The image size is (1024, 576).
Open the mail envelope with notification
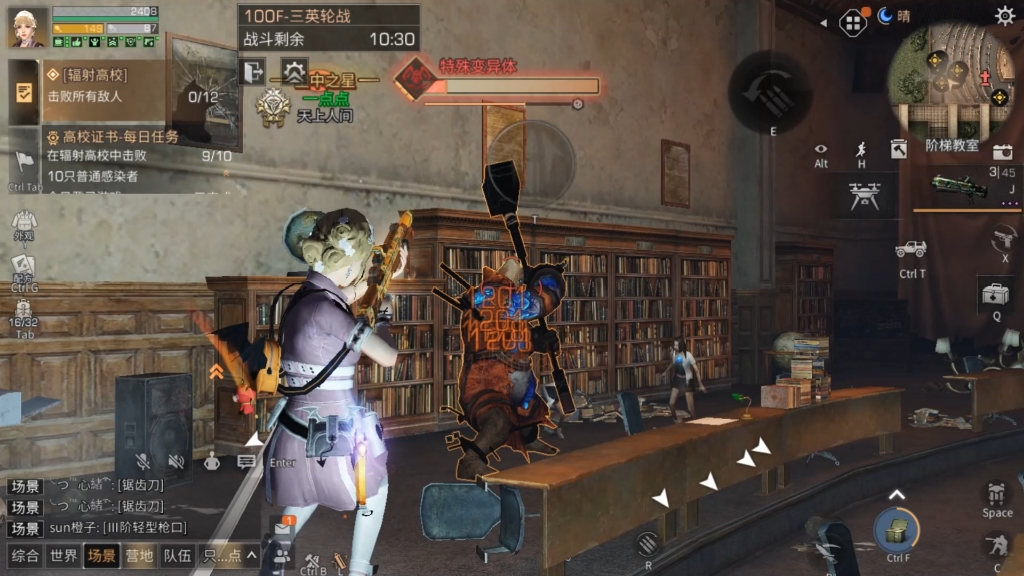point(282,527)
